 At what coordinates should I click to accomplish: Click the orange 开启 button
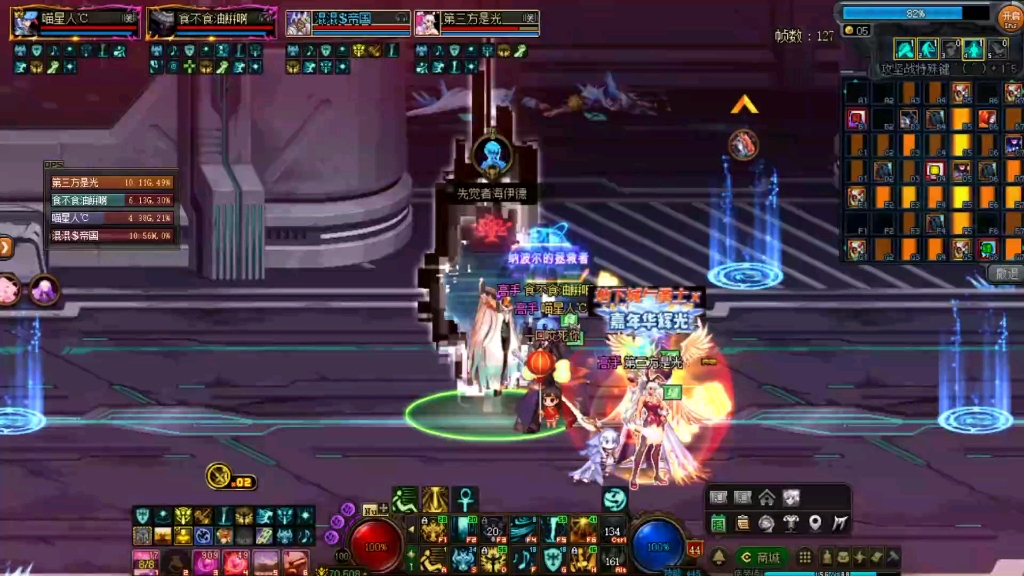click(1009, 16)
